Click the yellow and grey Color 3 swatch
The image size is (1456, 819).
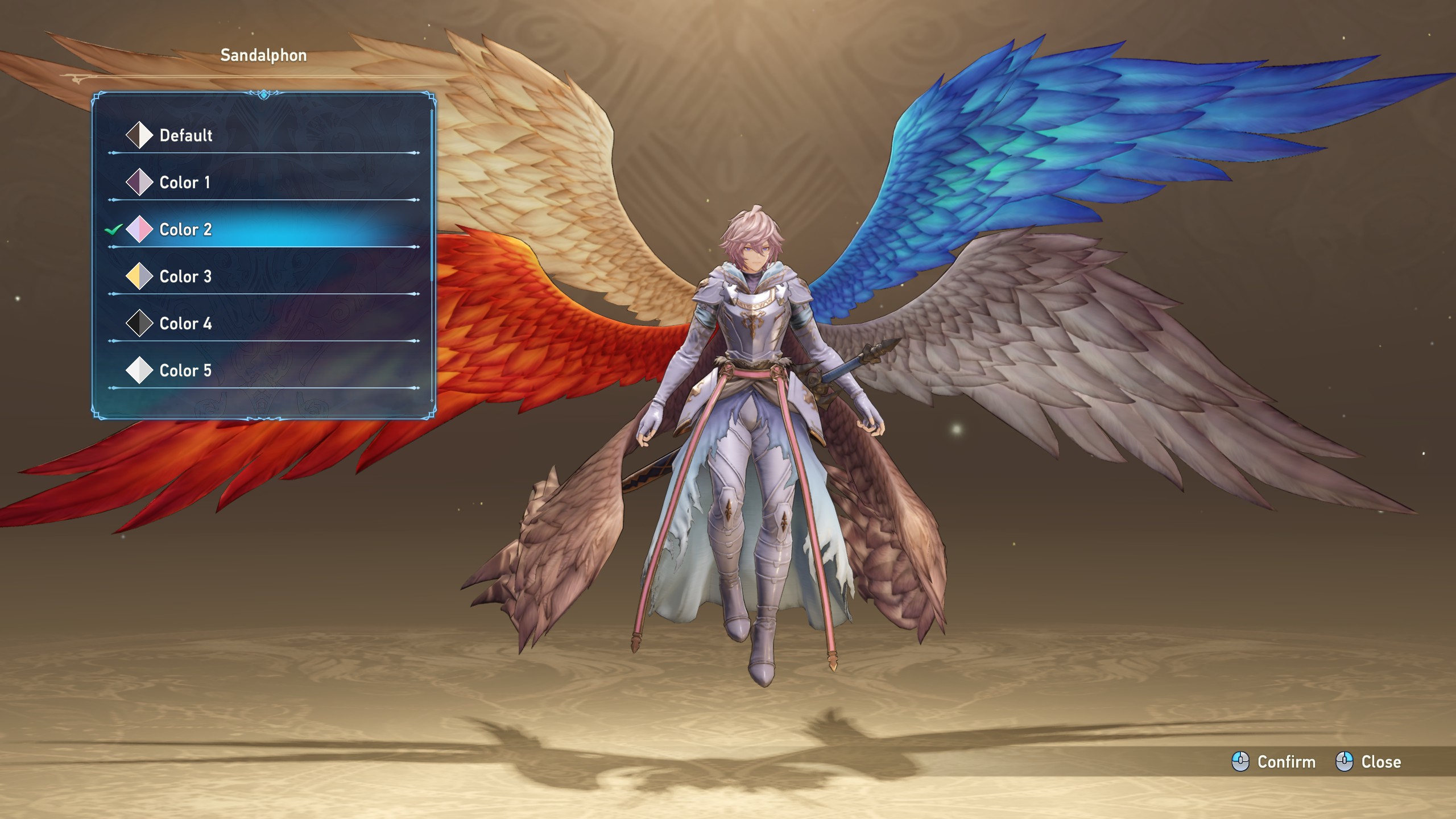(139, 277)
